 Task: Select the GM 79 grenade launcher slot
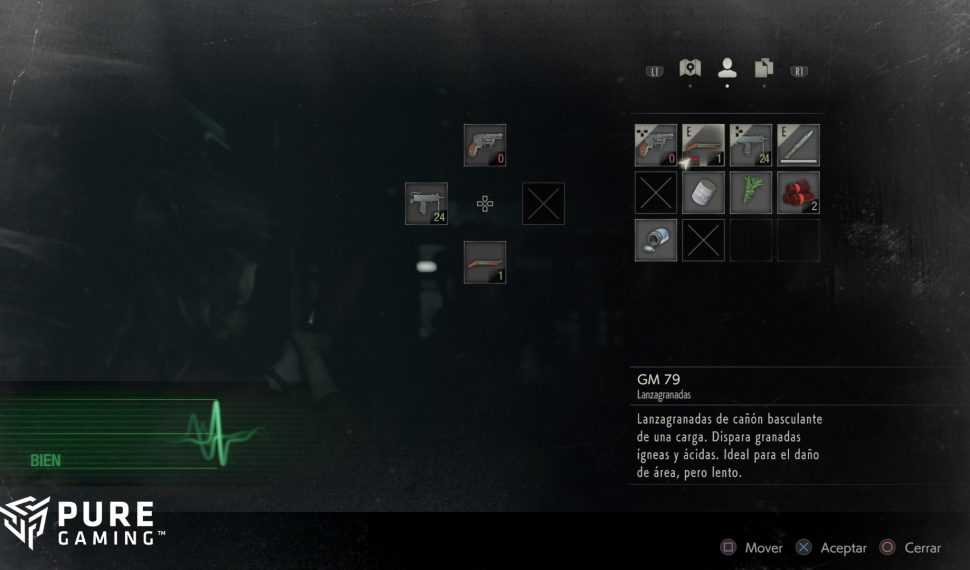point(703,145)
